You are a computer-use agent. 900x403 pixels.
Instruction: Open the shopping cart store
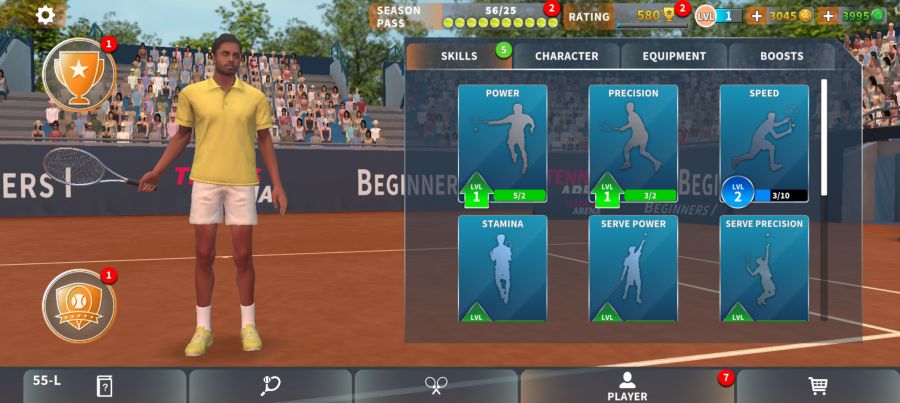pyautogui.click(x=817, y=386)
